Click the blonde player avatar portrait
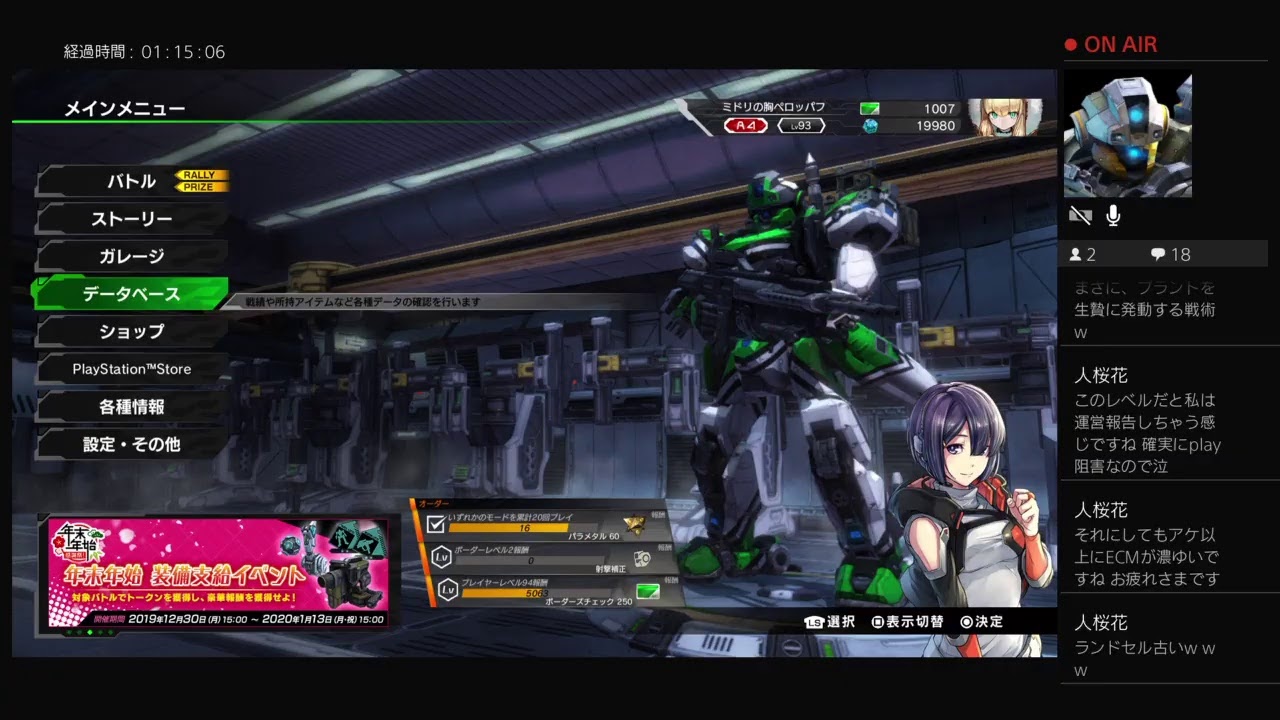The height and width of the screenshot is (720, 1280). point(1003,117)
